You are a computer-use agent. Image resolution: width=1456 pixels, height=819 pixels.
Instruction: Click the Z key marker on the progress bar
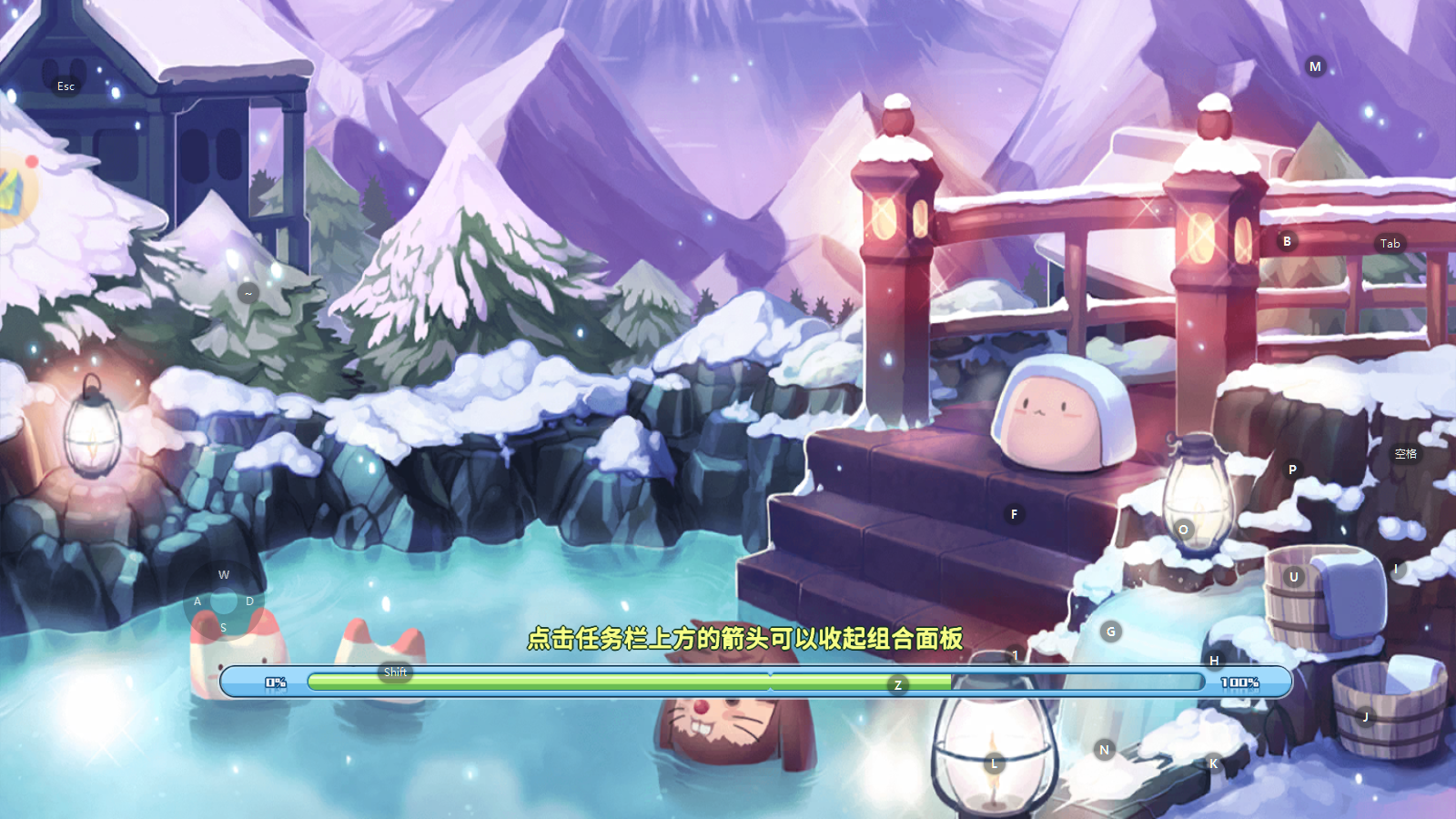click(x=897, y=684)
